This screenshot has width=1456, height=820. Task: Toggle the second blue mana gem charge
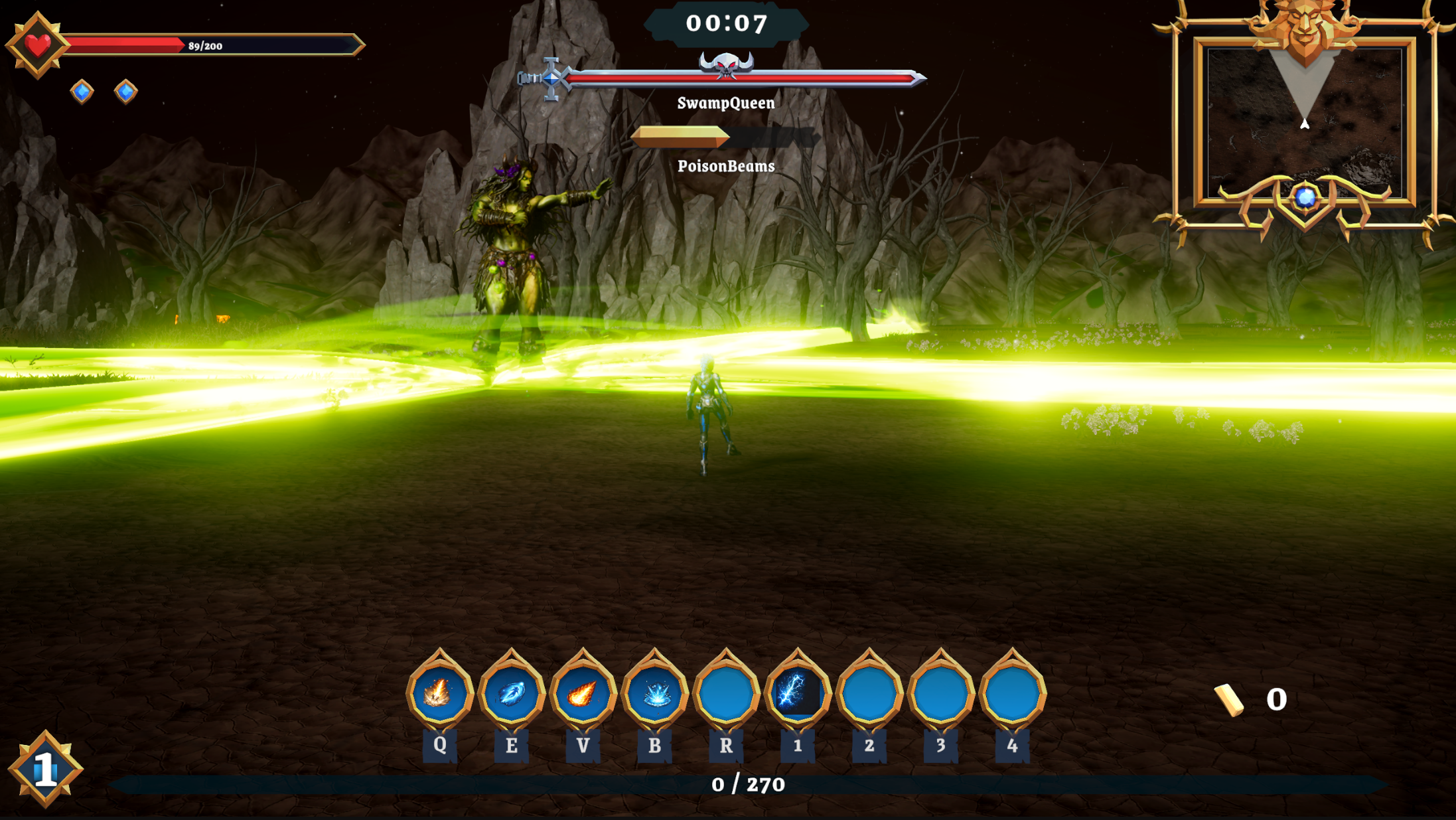[125, 92]
